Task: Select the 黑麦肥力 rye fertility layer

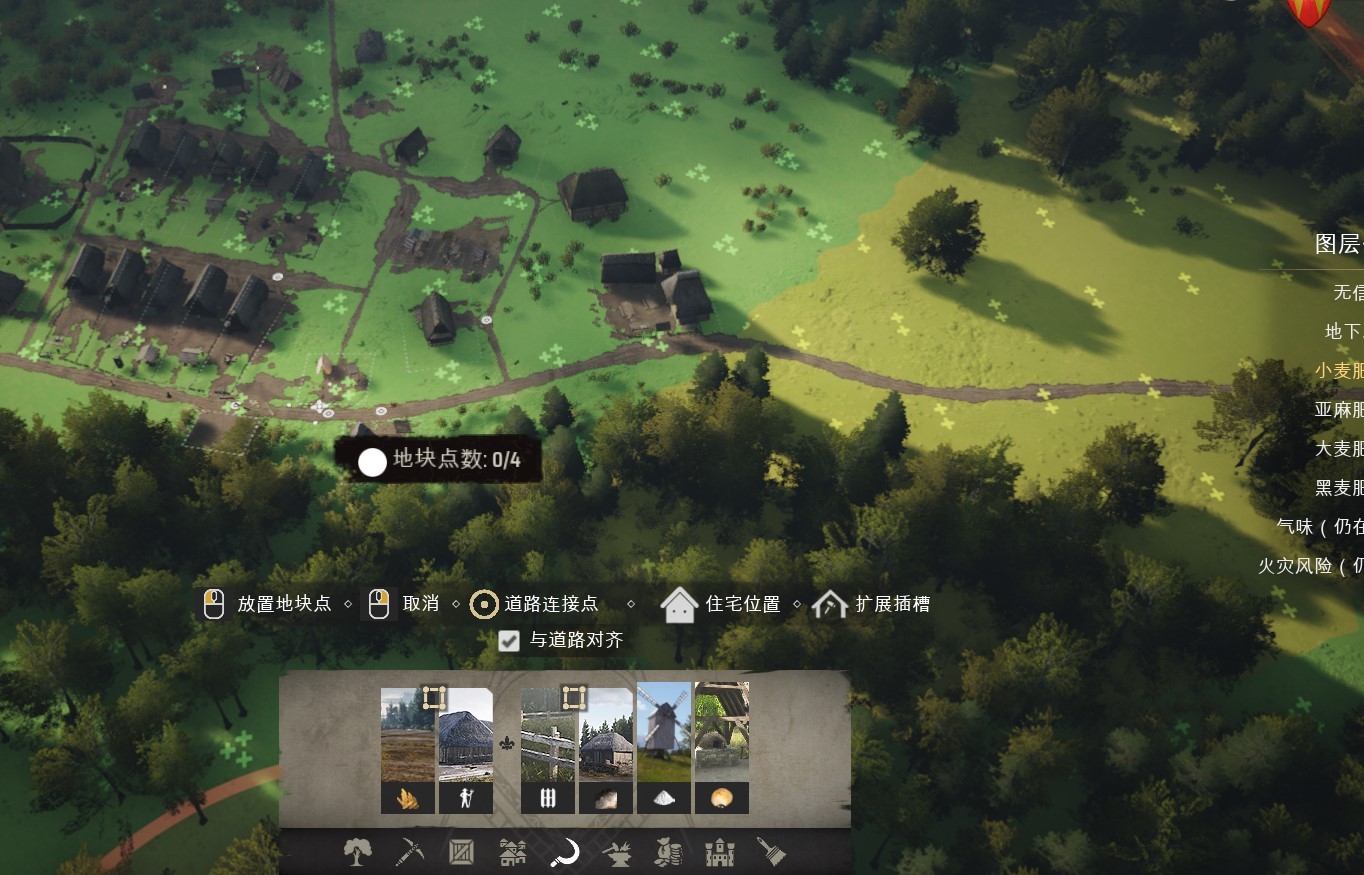Action: point(1338,488)
